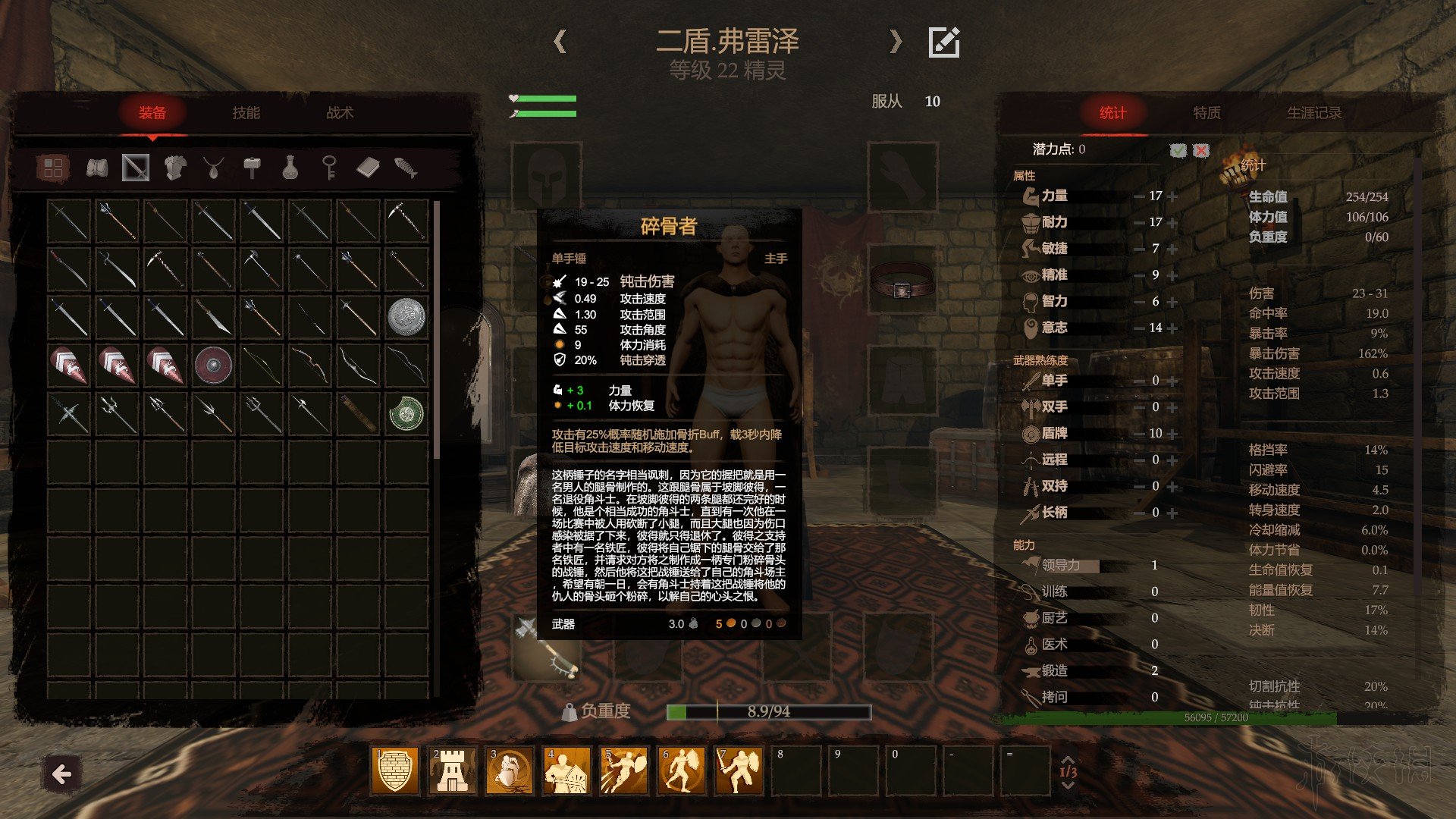Filter inventory by necklace accessory category
Screen dimensions: 1456x819
point(213,168)
